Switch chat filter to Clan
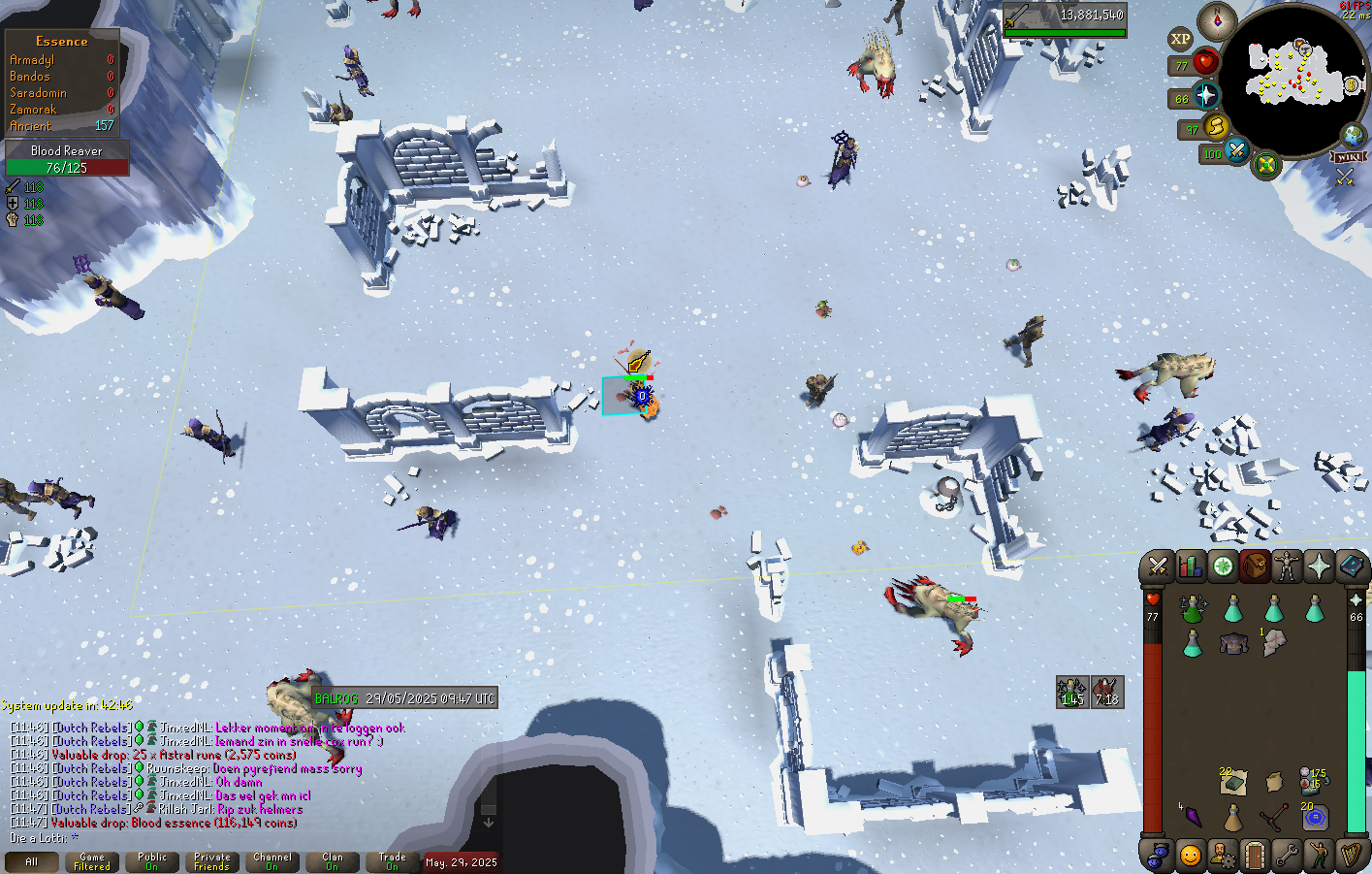Screen dimensions: 1372x874 coord(333,861)
